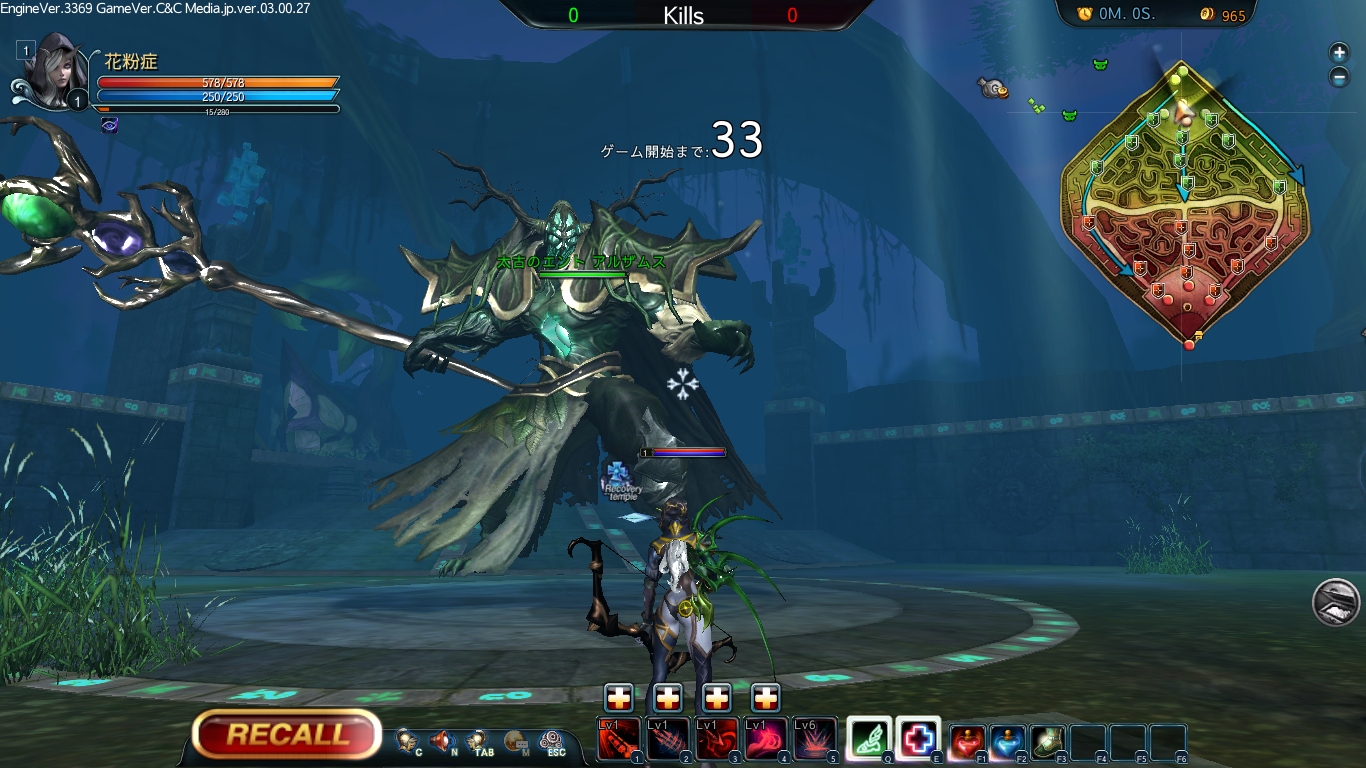The width and height of the screenshot is (1366, 768).
Task: Drink the red health potion in F1
Action: (x=967, y=742)
